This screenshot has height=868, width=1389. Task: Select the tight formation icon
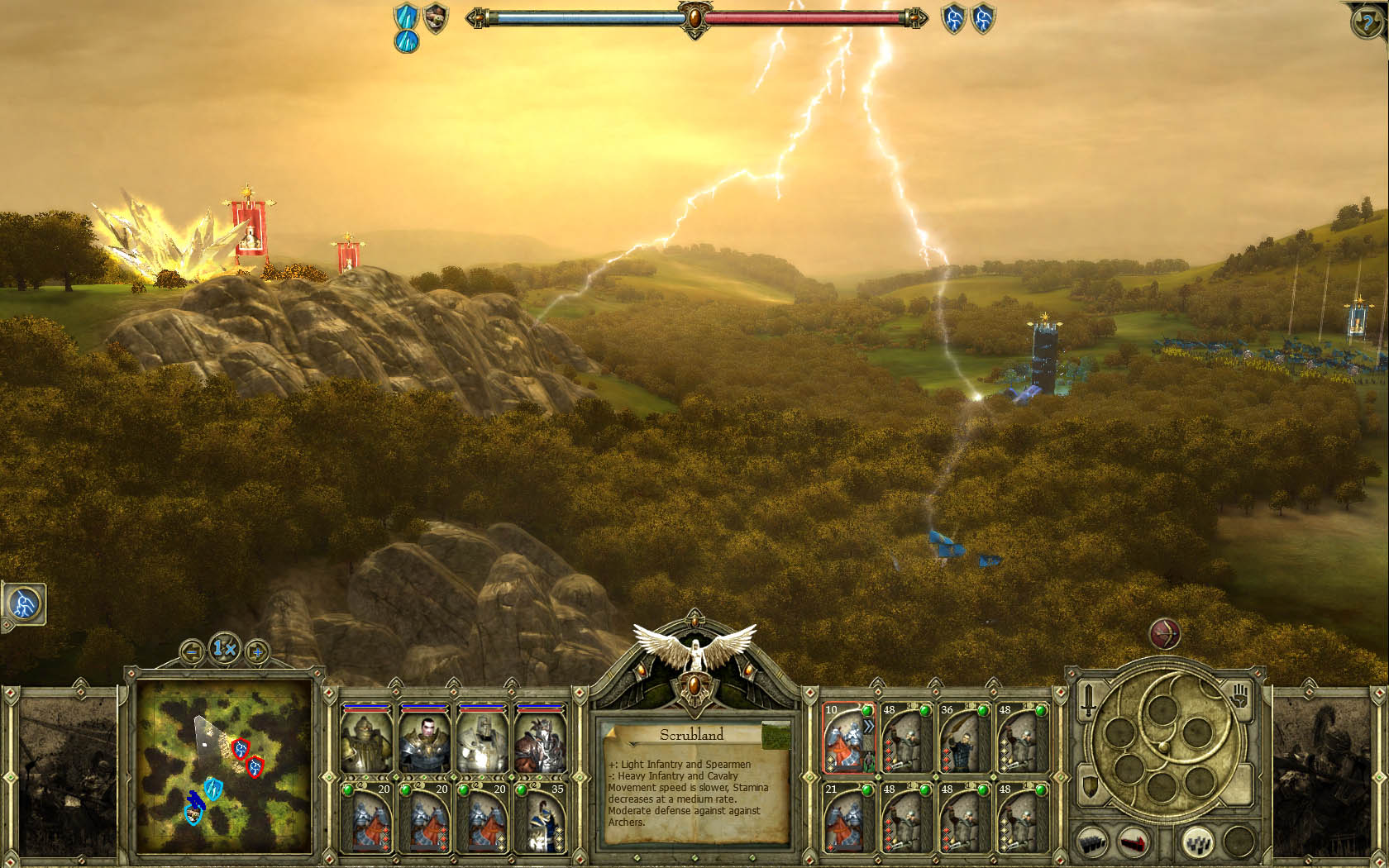click(1092, 842)
